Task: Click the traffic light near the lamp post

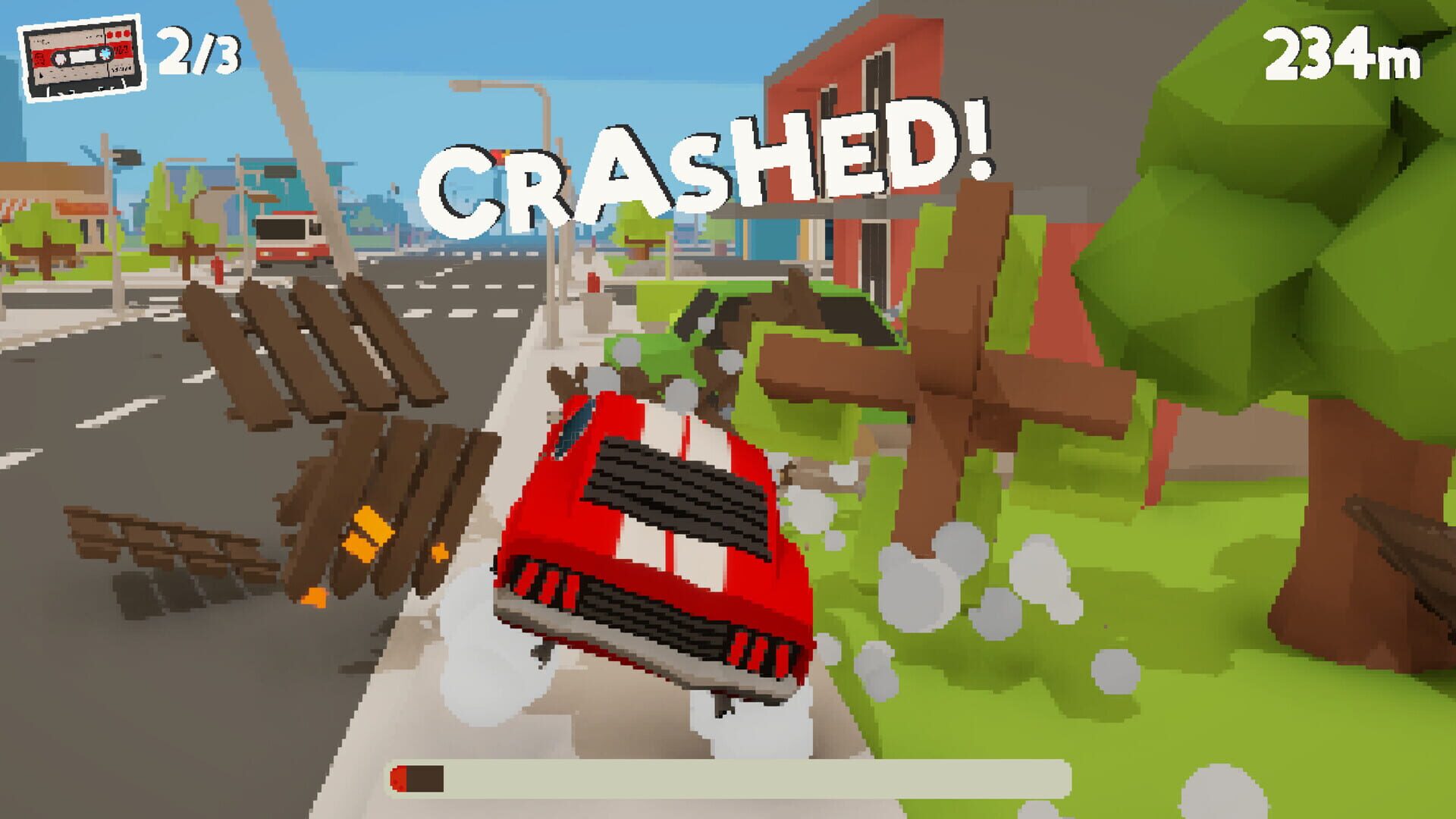Action: click(x=499, y=155)
